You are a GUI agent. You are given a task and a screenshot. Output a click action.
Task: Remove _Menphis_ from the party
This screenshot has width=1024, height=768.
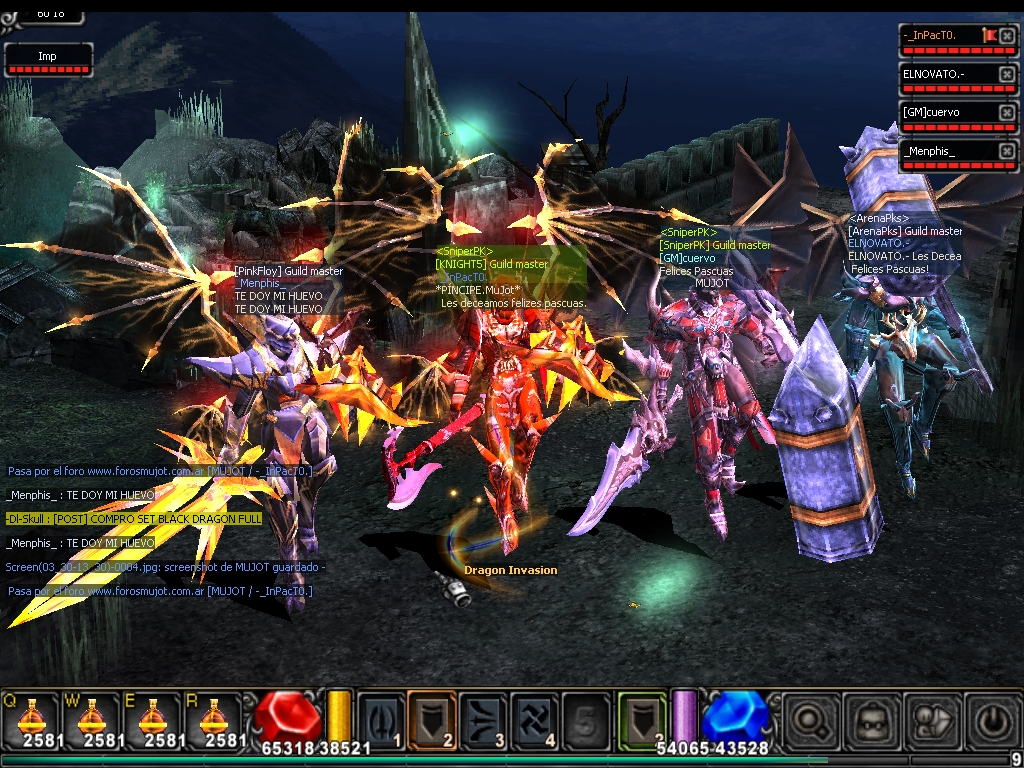click(x=1006, y=151)
